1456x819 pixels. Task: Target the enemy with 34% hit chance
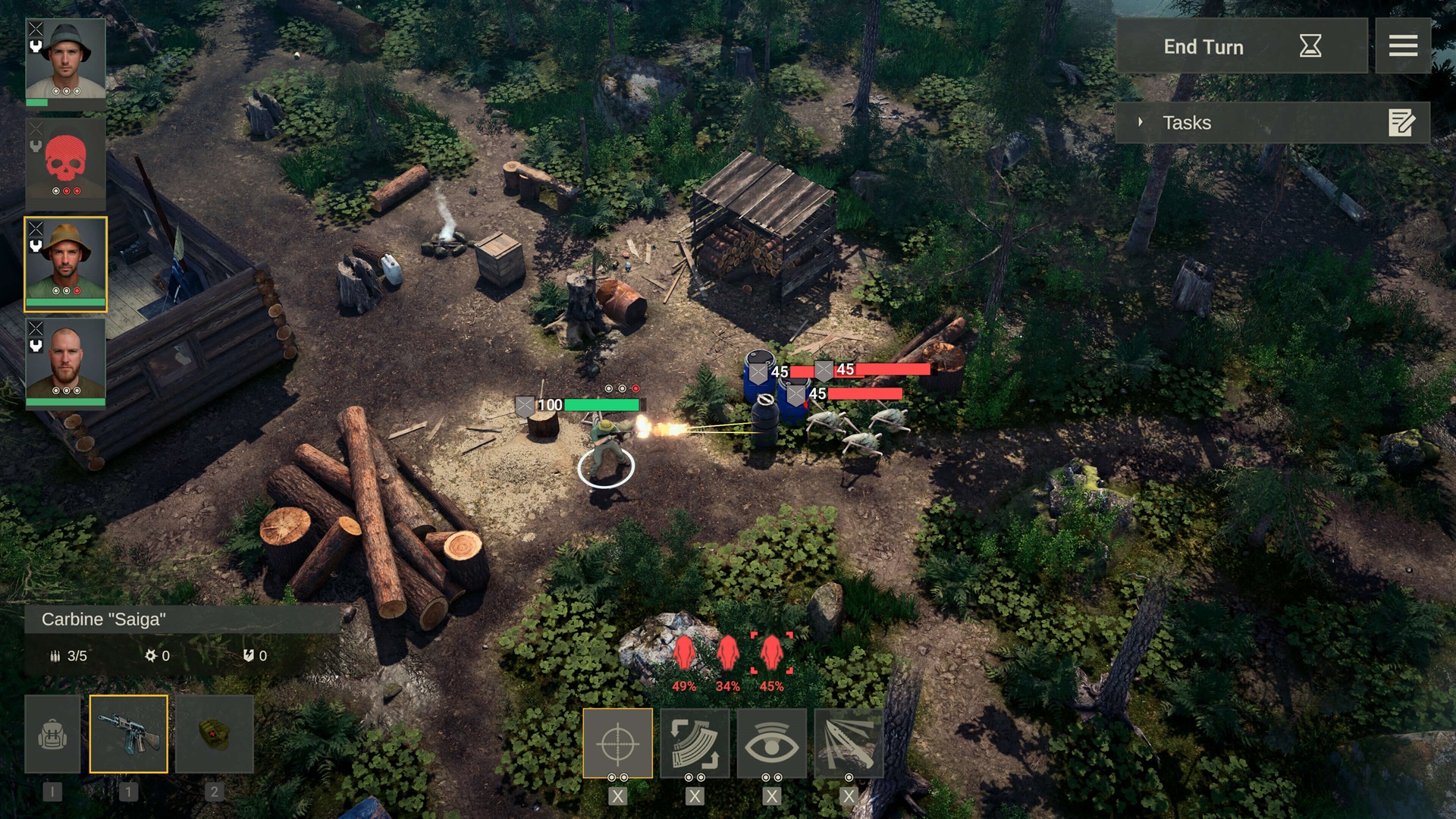(x=727, y=654)
